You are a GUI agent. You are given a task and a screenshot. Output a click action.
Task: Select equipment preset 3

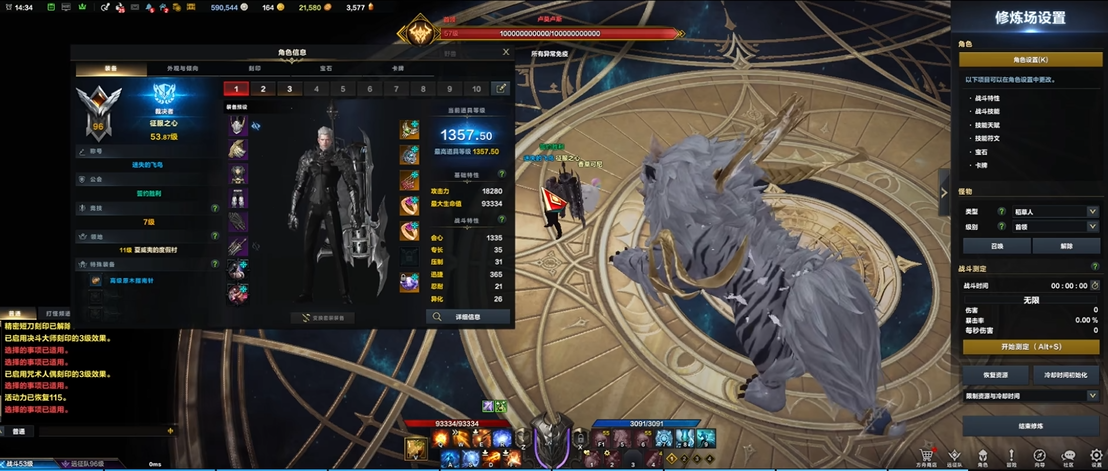[289, 89]
